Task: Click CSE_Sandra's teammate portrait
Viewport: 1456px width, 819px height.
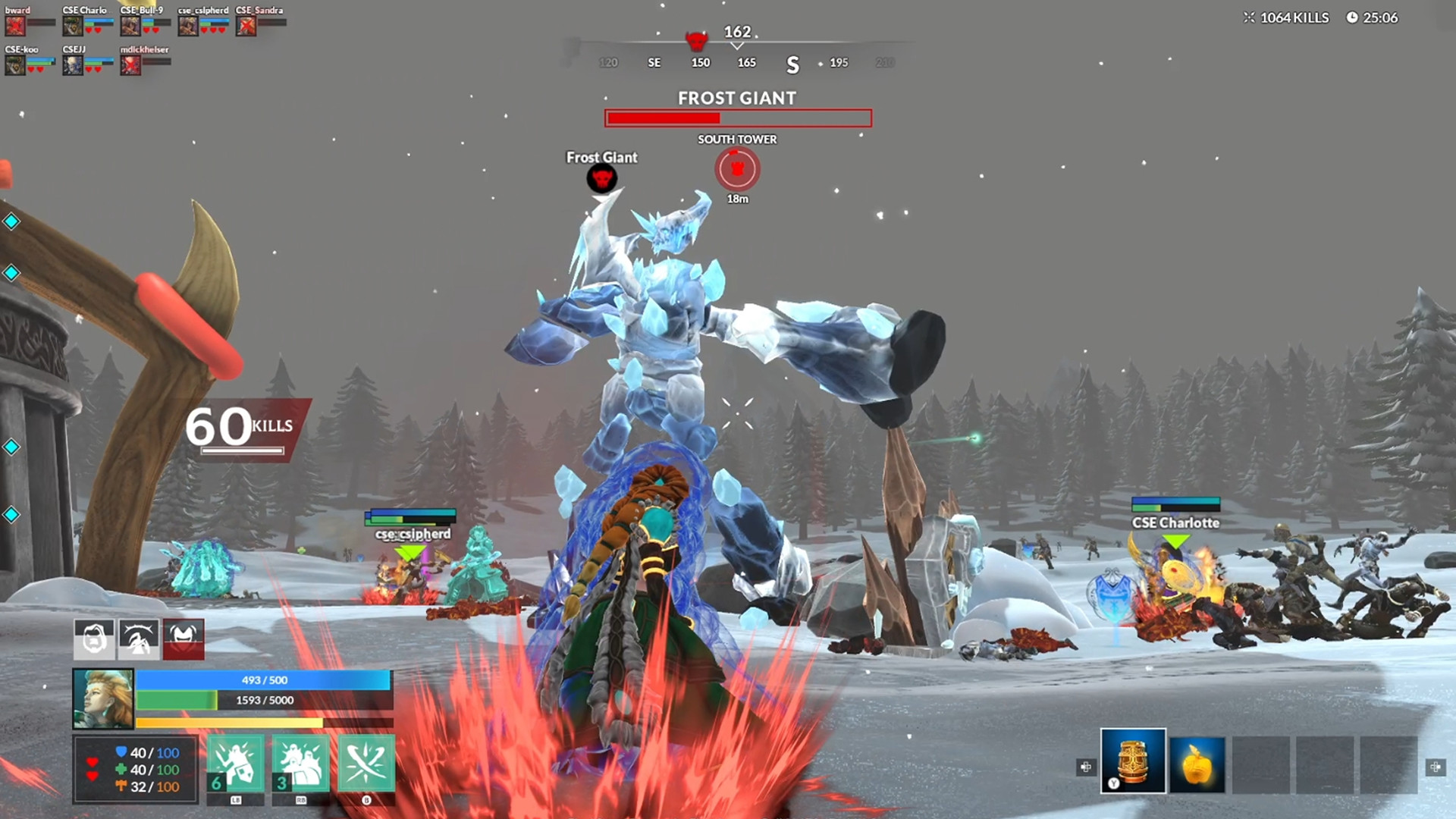Action: pyautogui.click(x=246, y=24)
